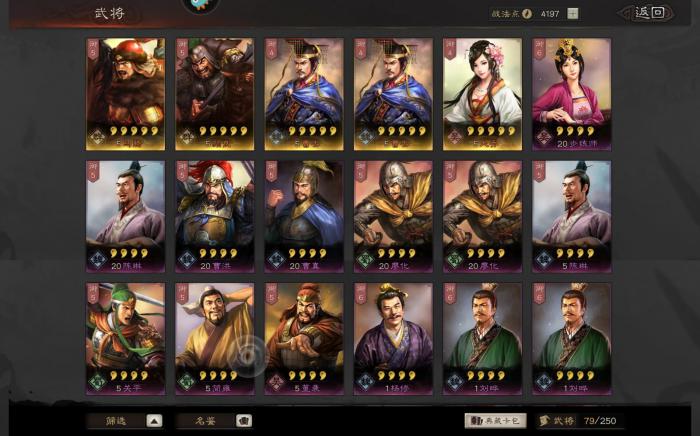Screen dimensions: 700x436
Task: Add more points with the plus button
Action: point(573,13)
